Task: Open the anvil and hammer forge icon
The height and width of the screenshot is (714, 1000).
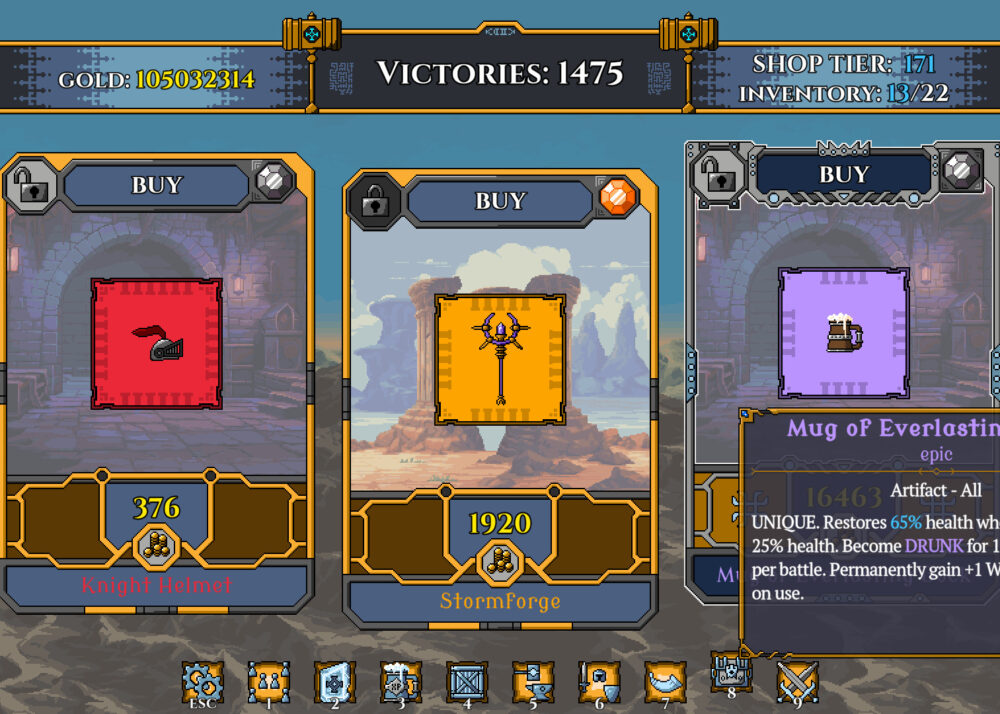Action: point(532,682)
